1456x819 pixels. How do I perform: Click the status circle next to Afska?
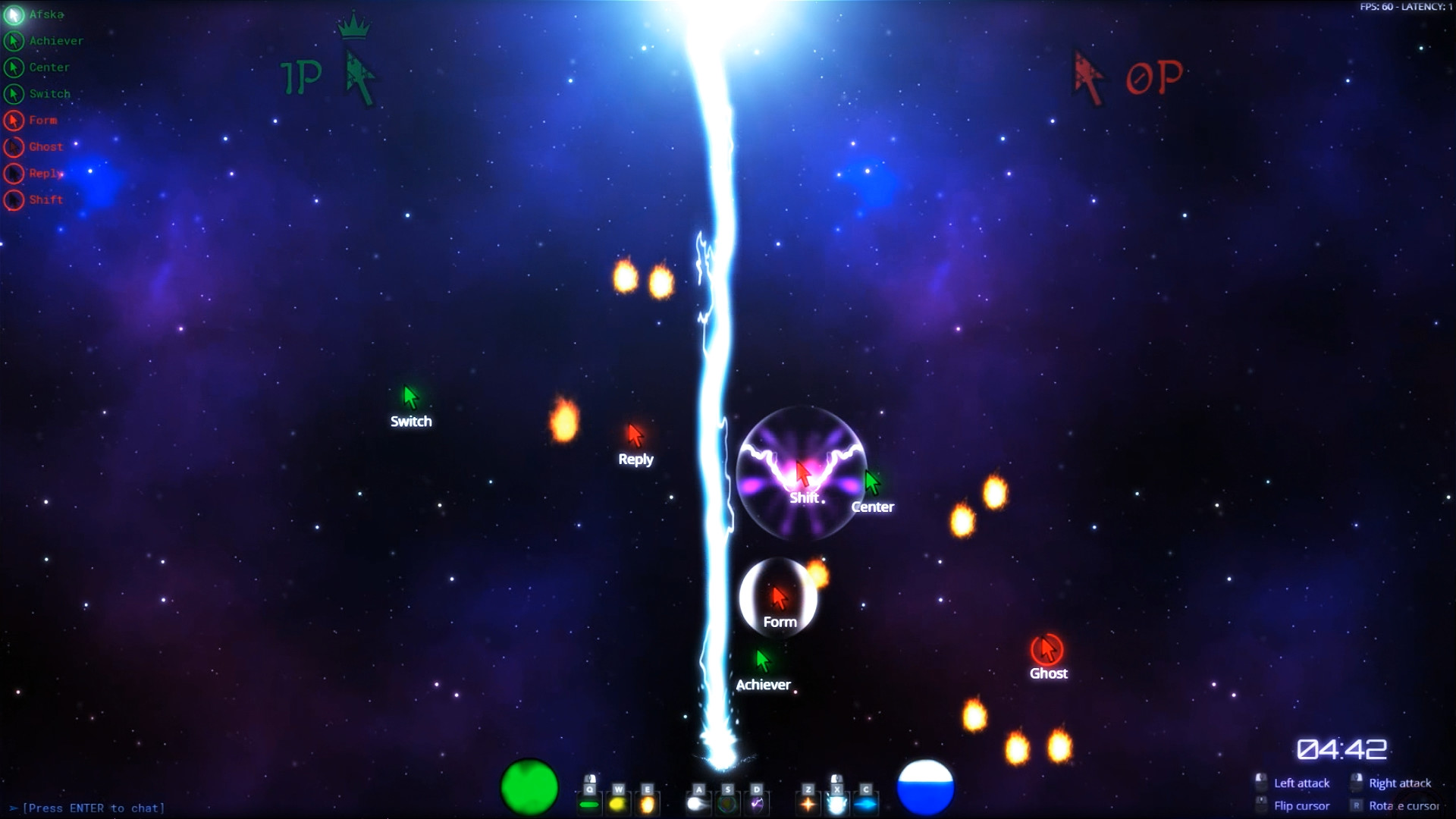pyautogui.click(x=13, y=14)
